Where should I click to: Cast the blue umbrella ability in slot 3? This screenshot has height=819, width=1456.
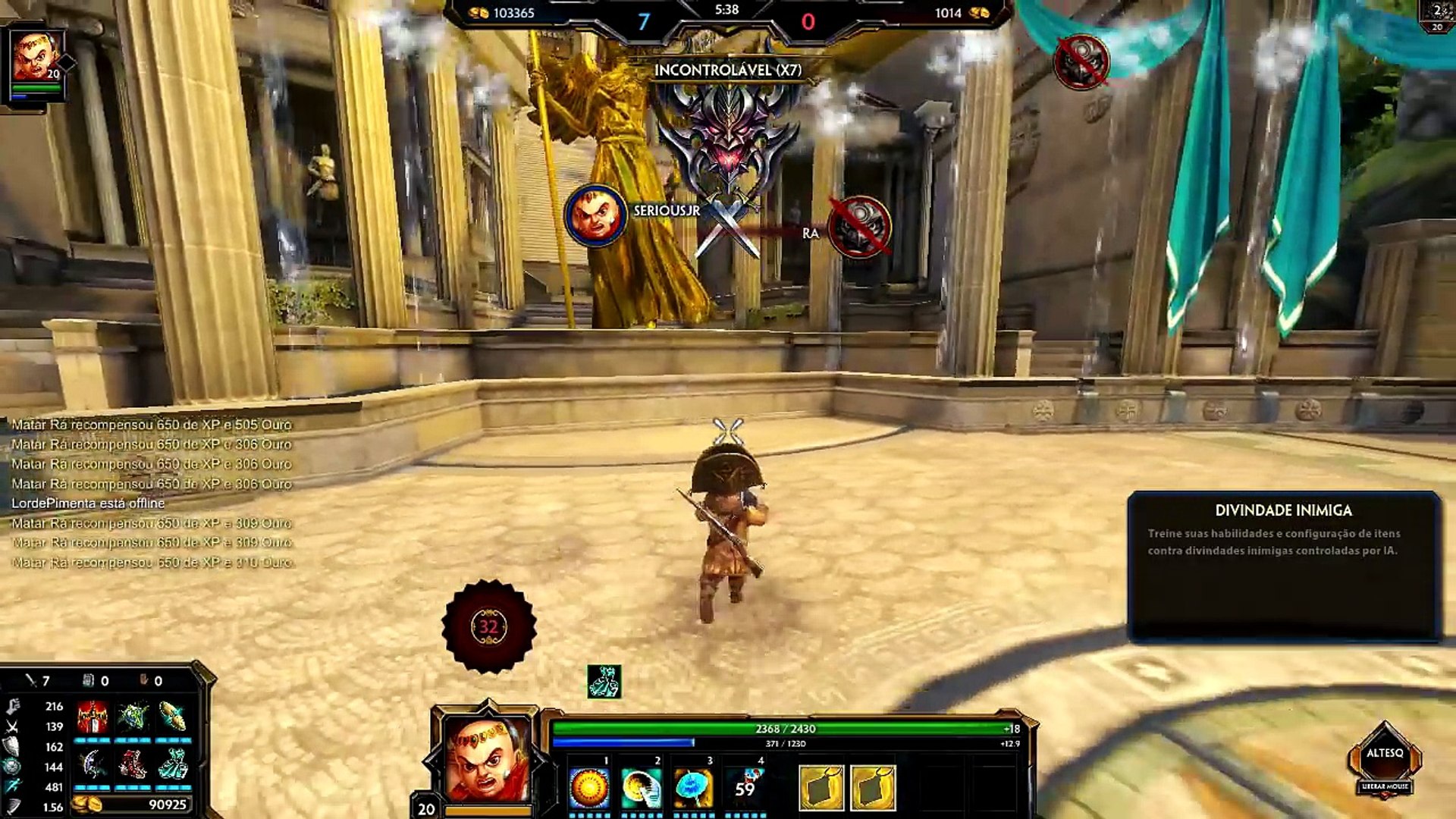point(693,789)
